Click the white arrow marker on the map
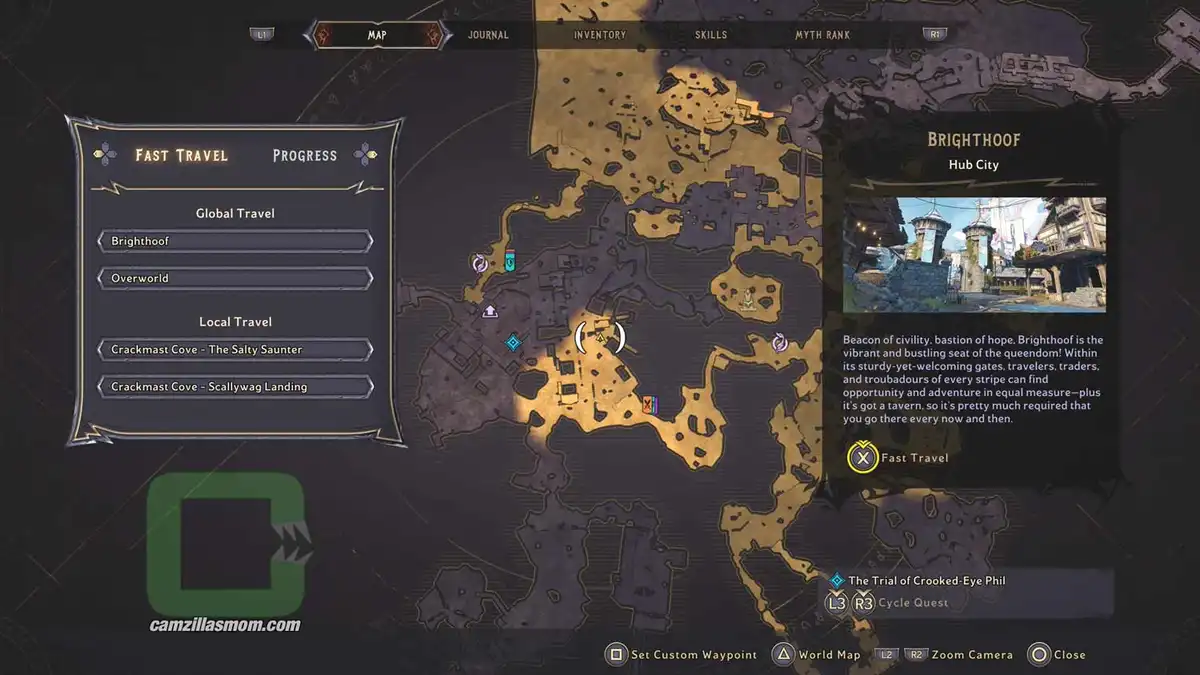This screenshot has width=1200, height=675. click(490, 311)
